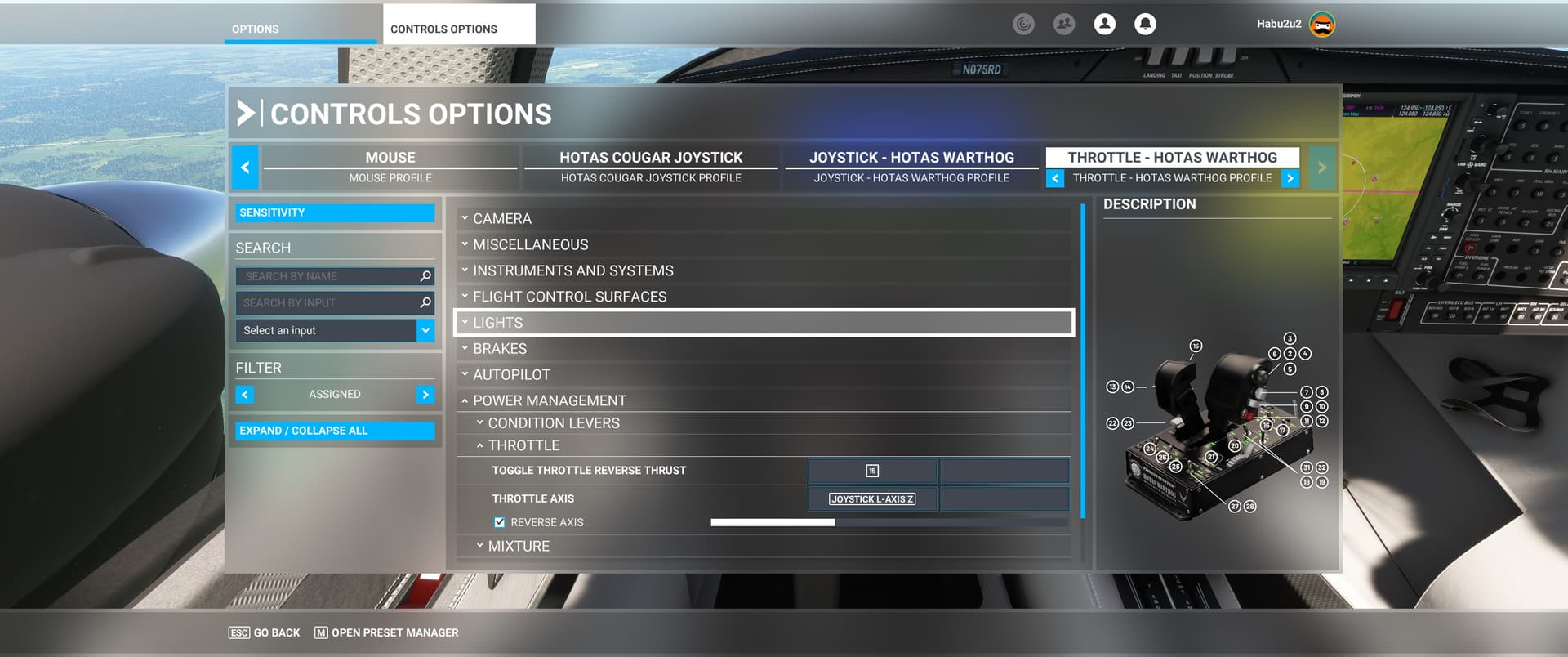The image size is (1568, 657).
Task: Click the magnifier icon in Search by Input
Action: pos(424,302)
